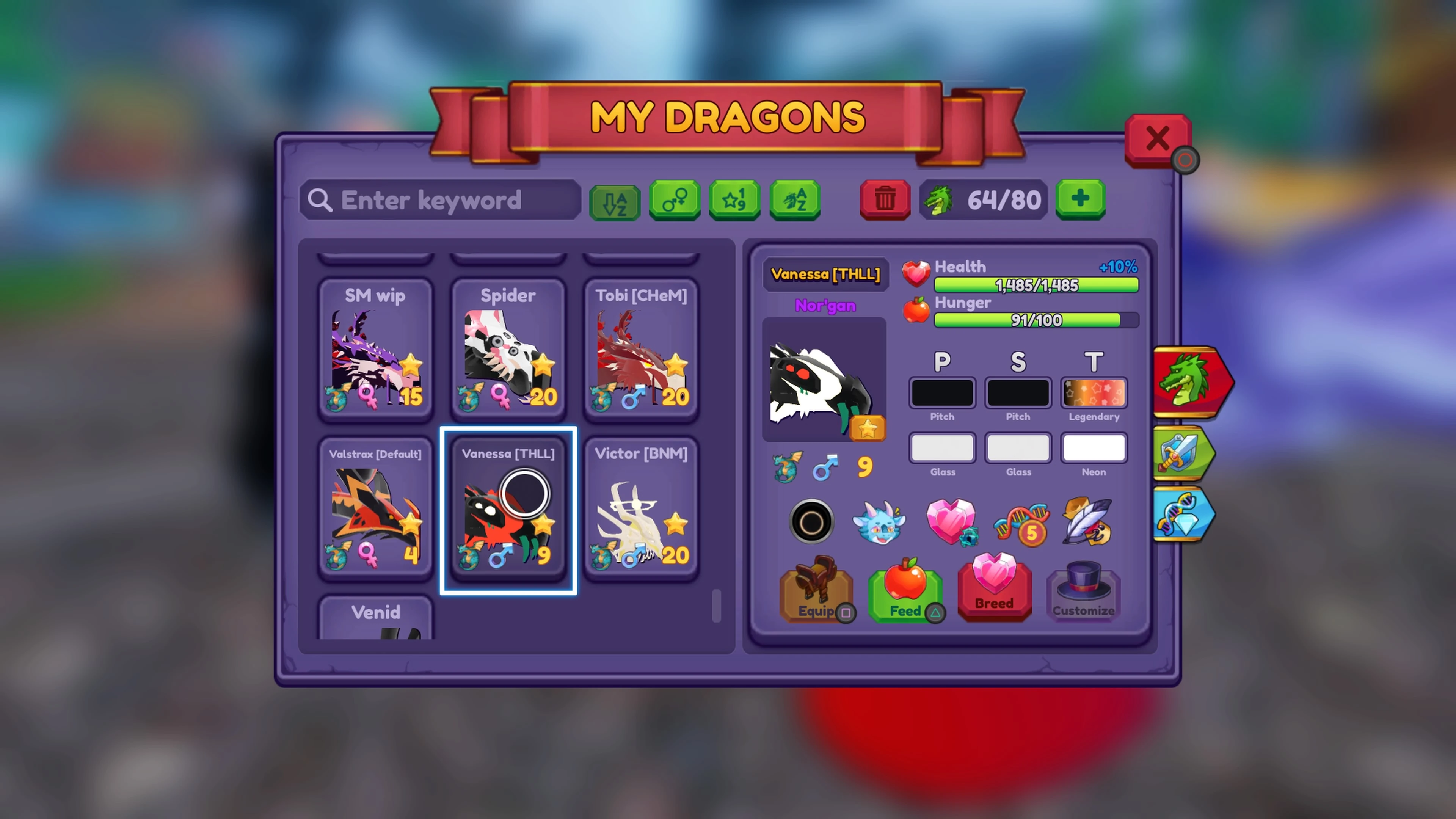Select the Legendary T trait swatch
Screen dimensions: 1456x819
(x=1094, y=393)
